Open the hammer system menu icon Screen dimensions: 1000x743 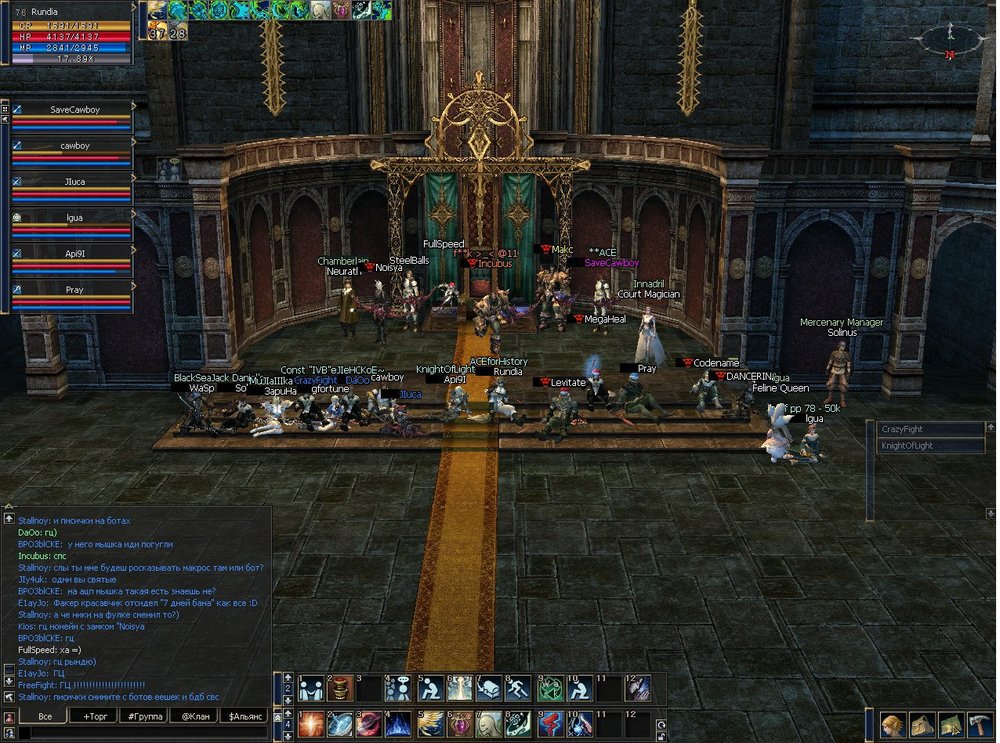[x=979, y=725]
